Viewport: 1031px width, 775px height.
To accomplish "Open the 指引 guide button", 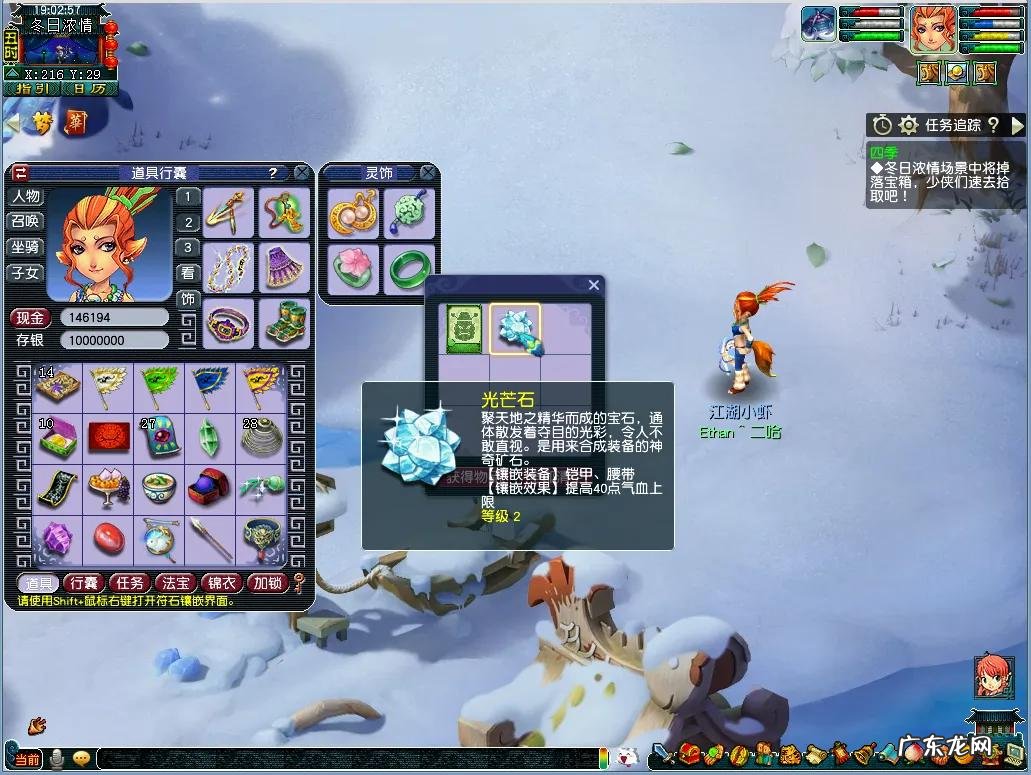I will click(x=30, y=88).
